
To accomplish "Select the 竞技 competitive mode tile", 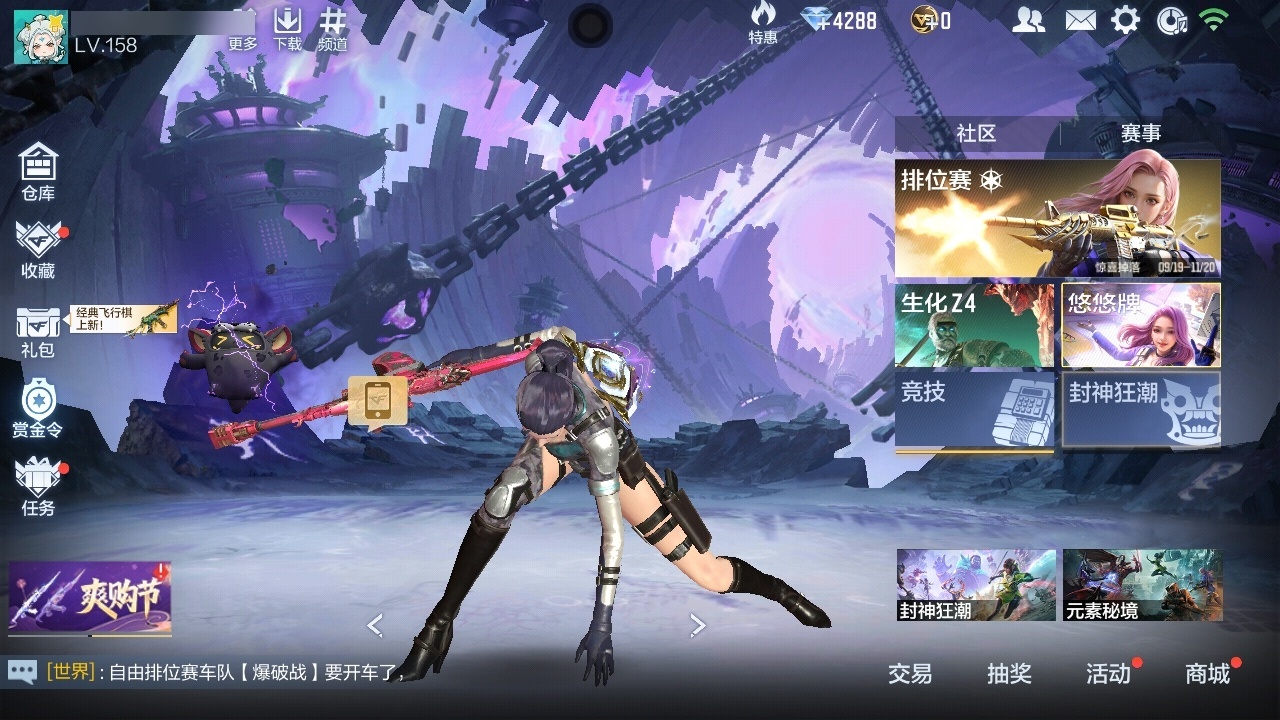I will tap(974, 410).
